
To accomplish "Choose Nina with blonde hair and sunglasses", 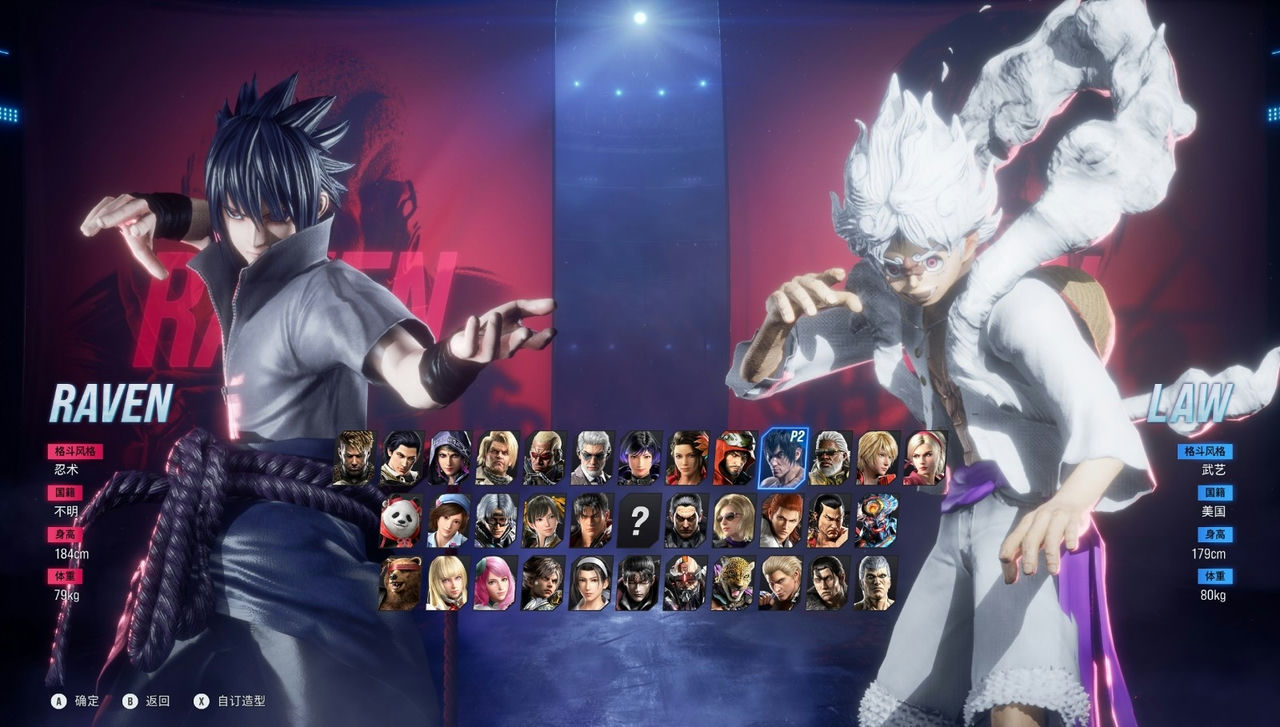I will pos(734,521).
